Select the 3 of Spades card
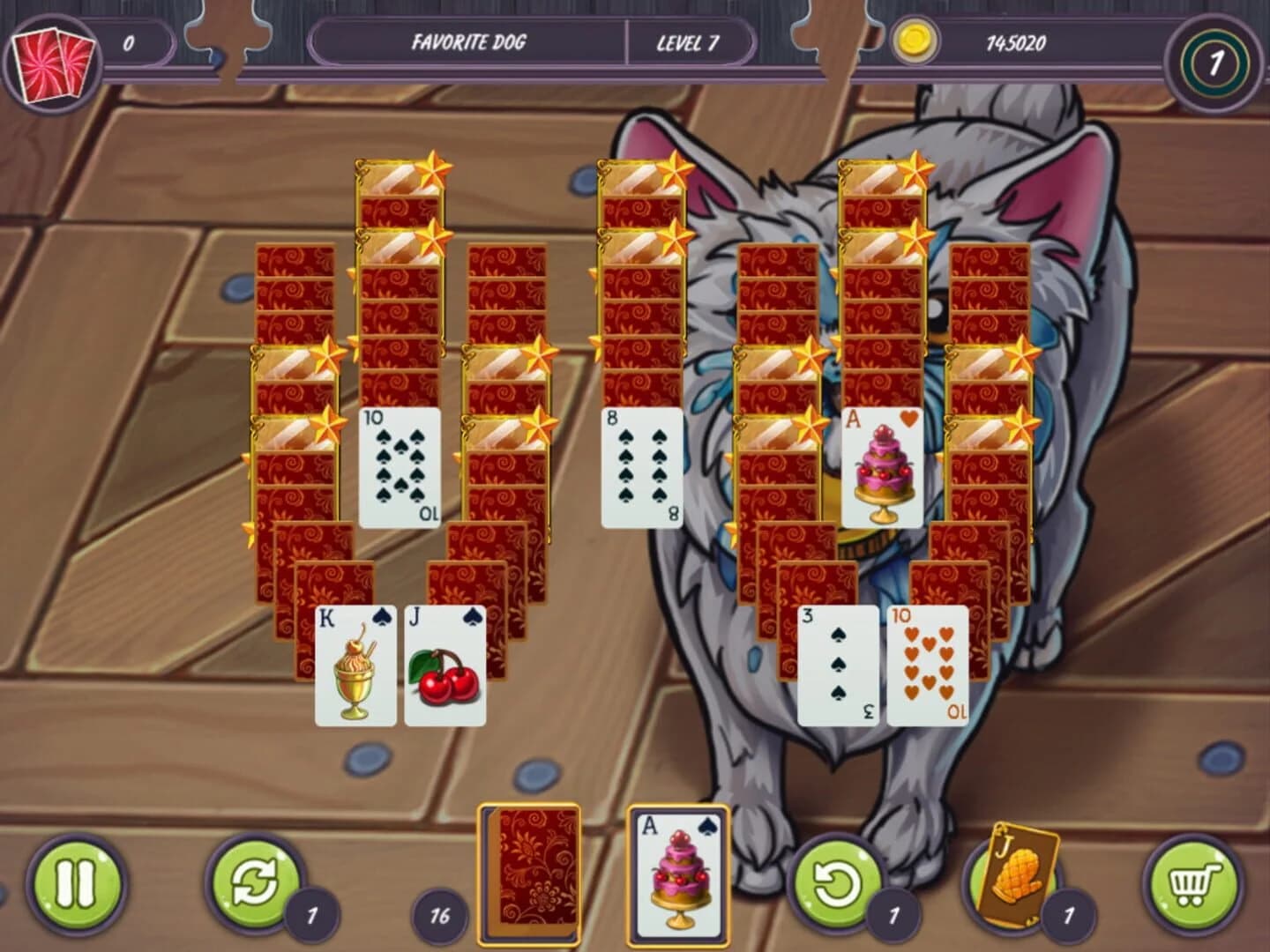 (x=840, y=666)
